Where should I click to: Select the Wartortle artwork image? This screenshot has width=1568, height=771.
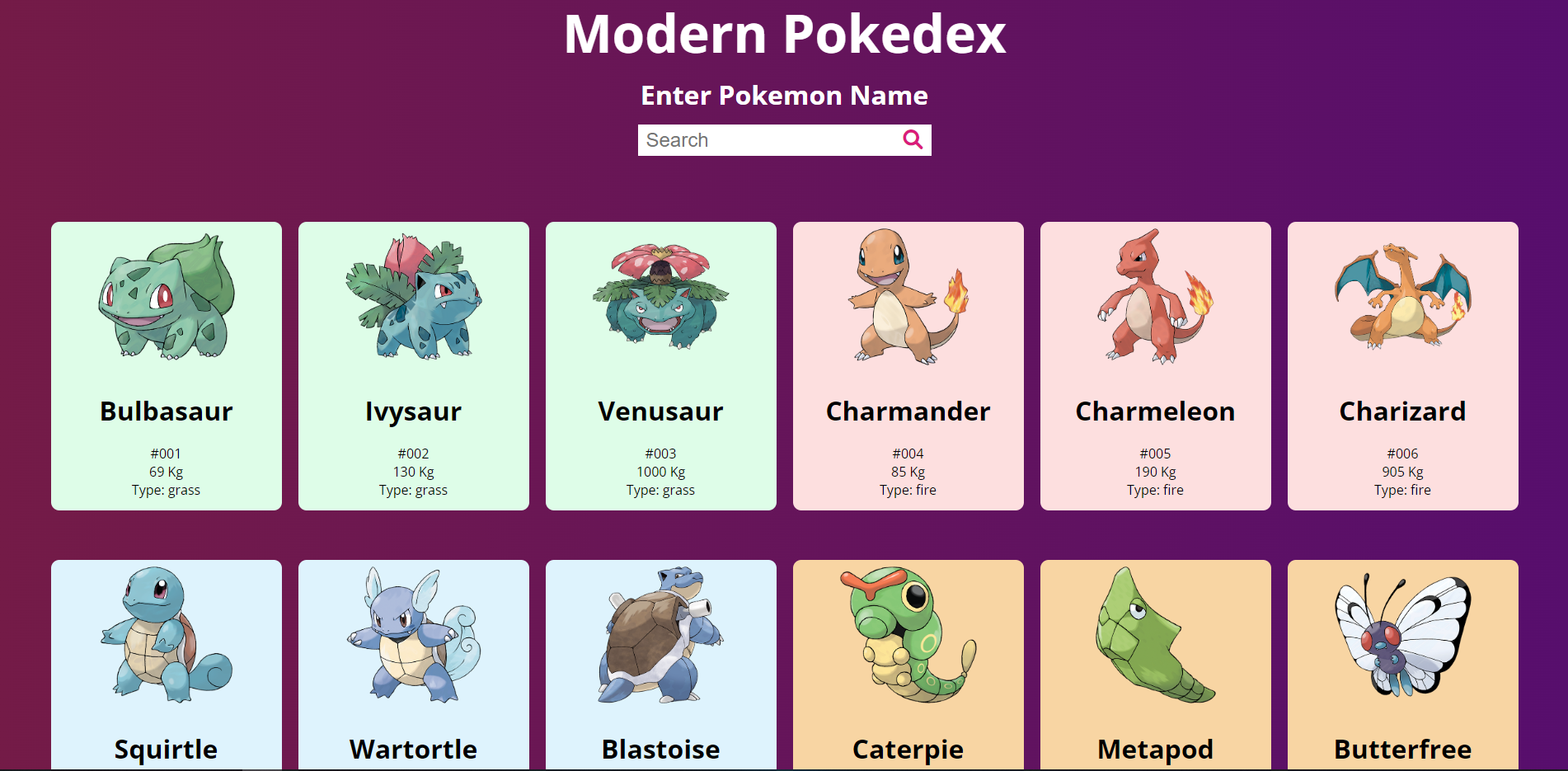(413, 643)
